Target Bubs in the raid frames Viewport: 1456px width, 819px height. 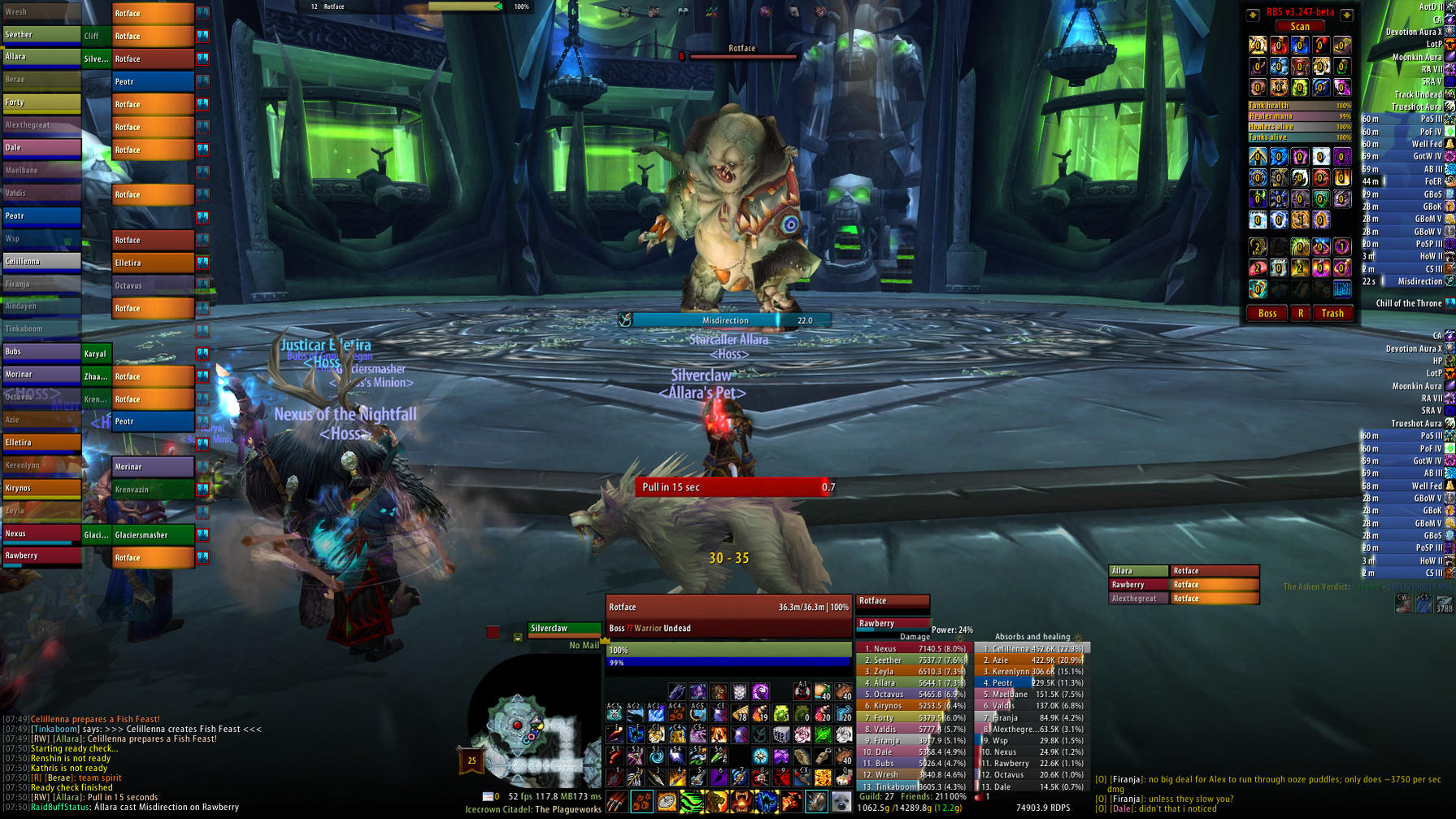[41, 351]
